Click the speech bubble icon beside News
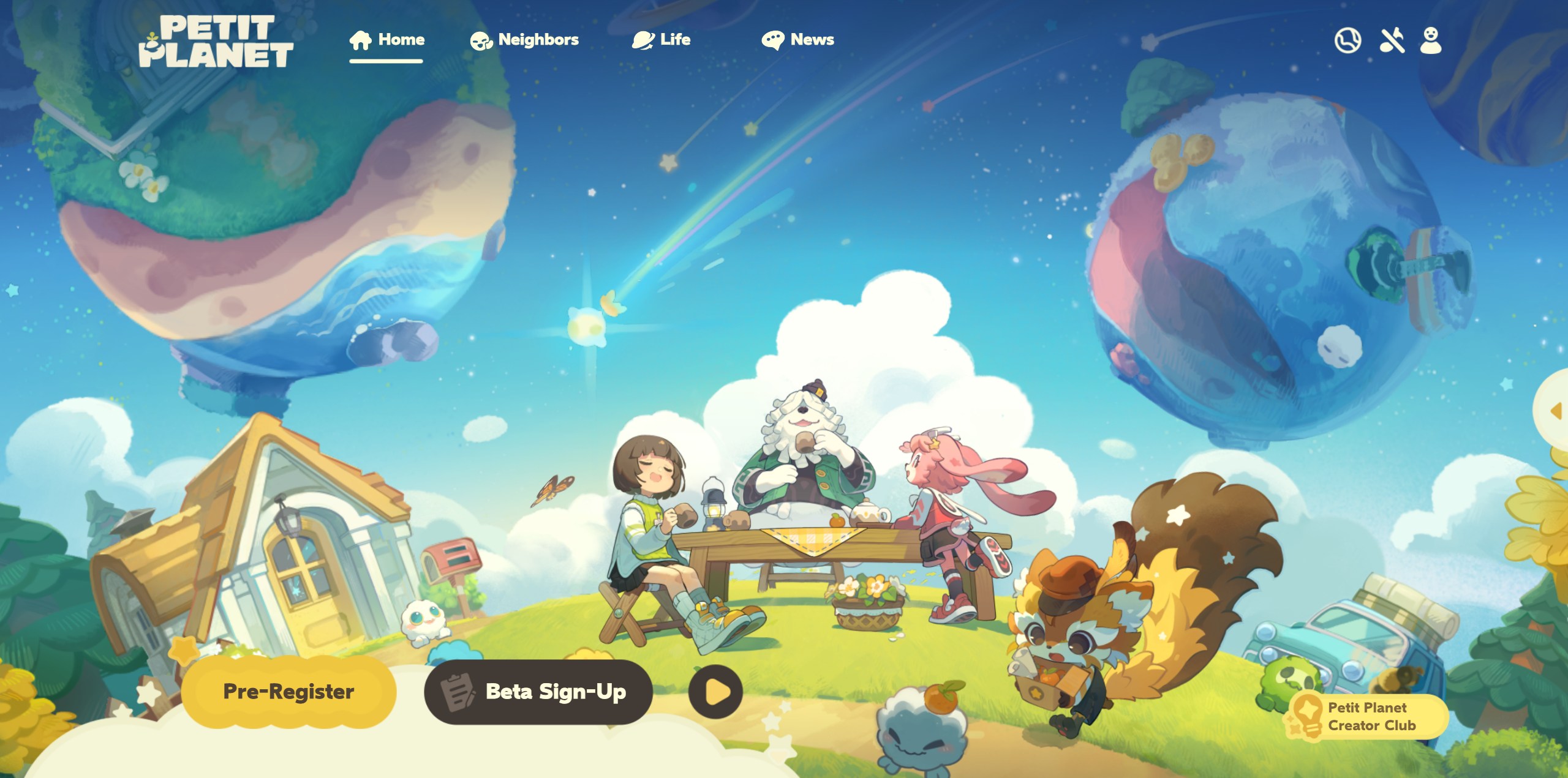This screenshot has width=1568, height=778. point(774,39)
